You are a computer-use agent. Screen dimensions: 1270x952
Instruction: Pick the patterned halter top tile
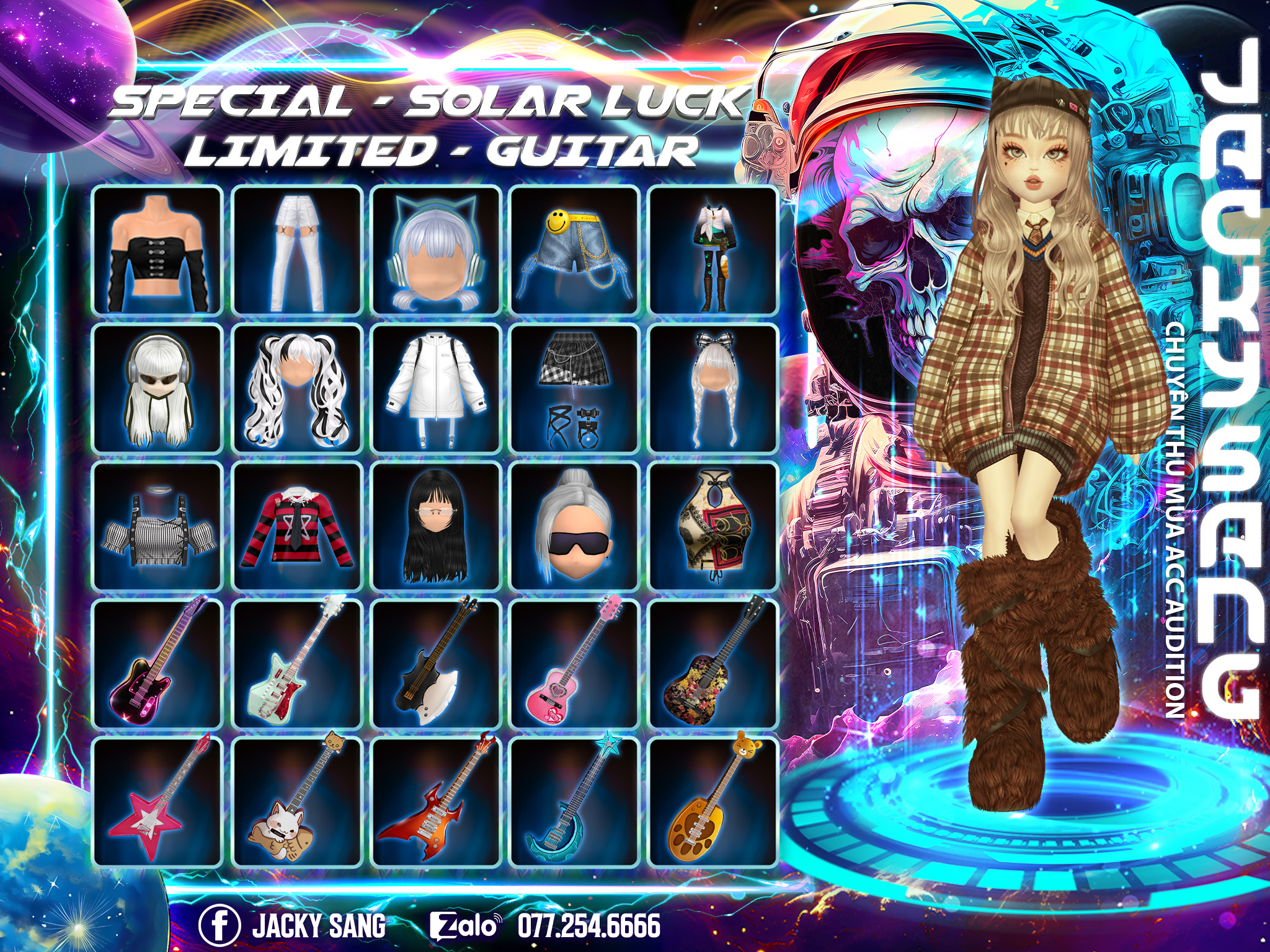pyautogui.click(x=713, y=526)
